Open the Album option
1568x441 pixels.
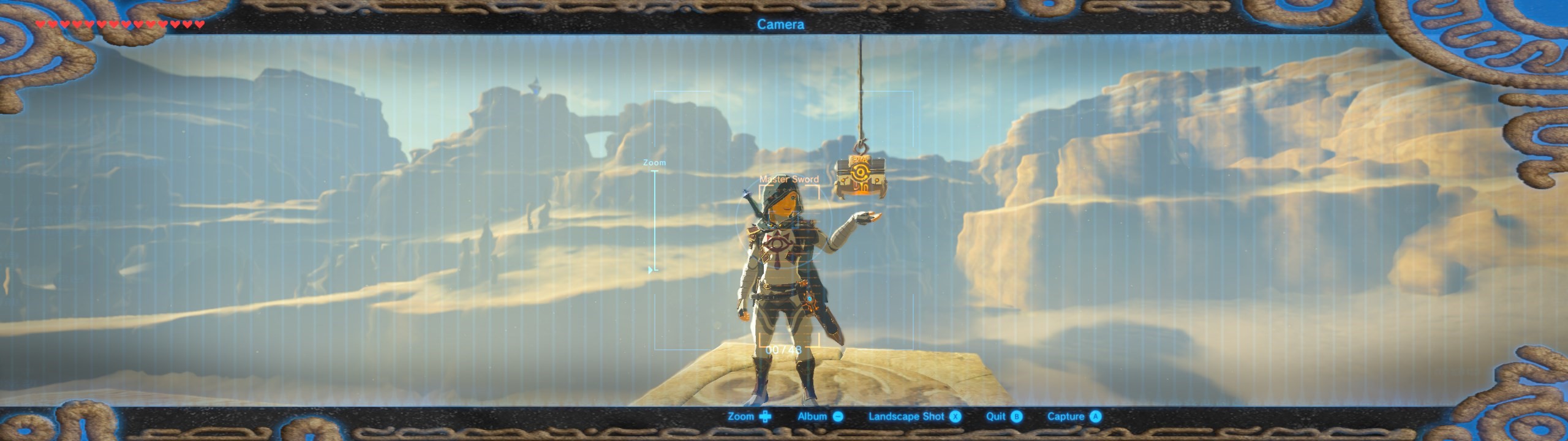coord(820,417)
